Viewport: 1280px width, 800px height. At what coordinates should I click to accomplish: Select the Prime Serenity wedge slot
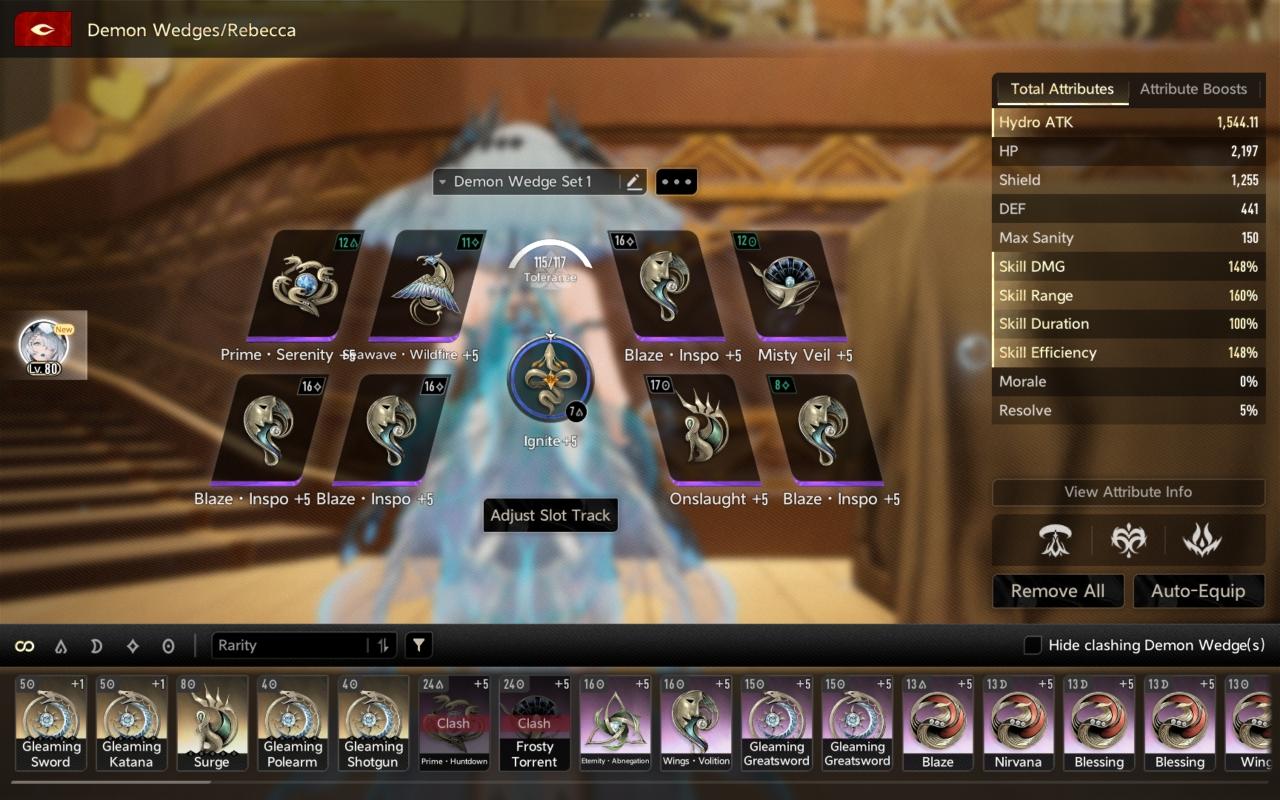point(305,286)
